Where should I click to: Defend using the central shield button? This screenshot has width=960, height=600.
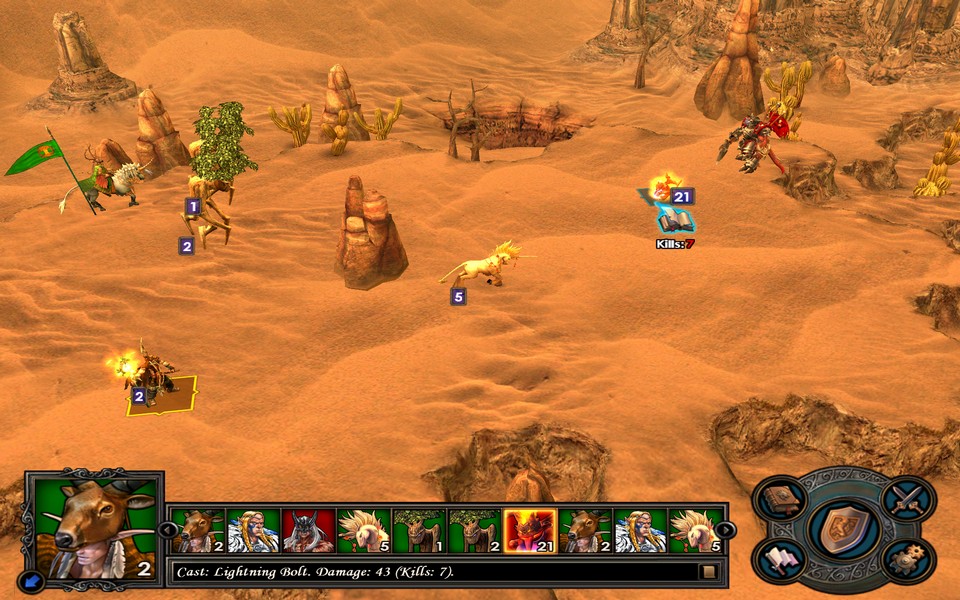pyautogui.click(x=845, y=529)
